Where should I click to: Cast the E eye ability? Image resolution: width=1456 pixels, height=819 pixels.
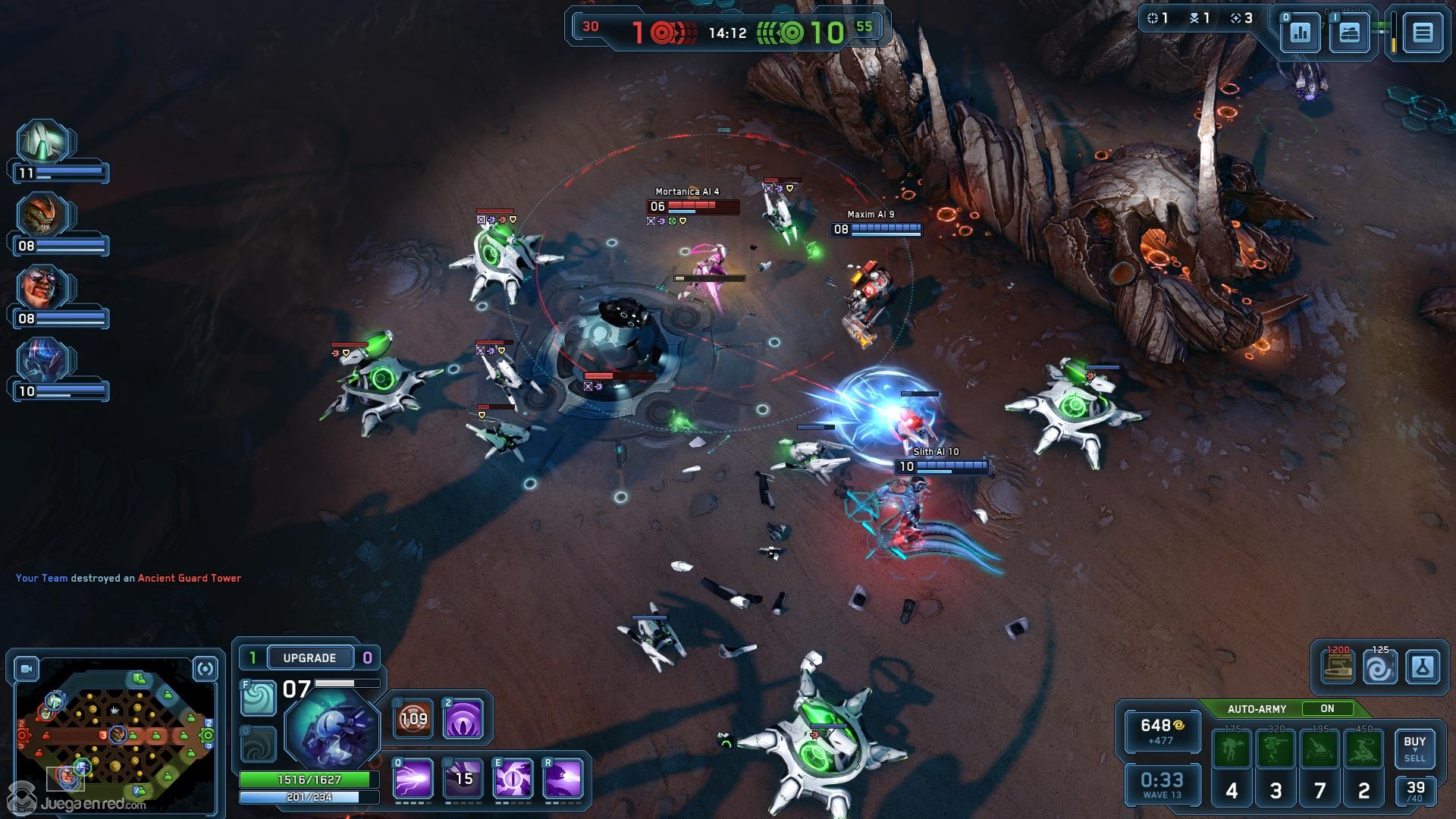tap(513, 779)
